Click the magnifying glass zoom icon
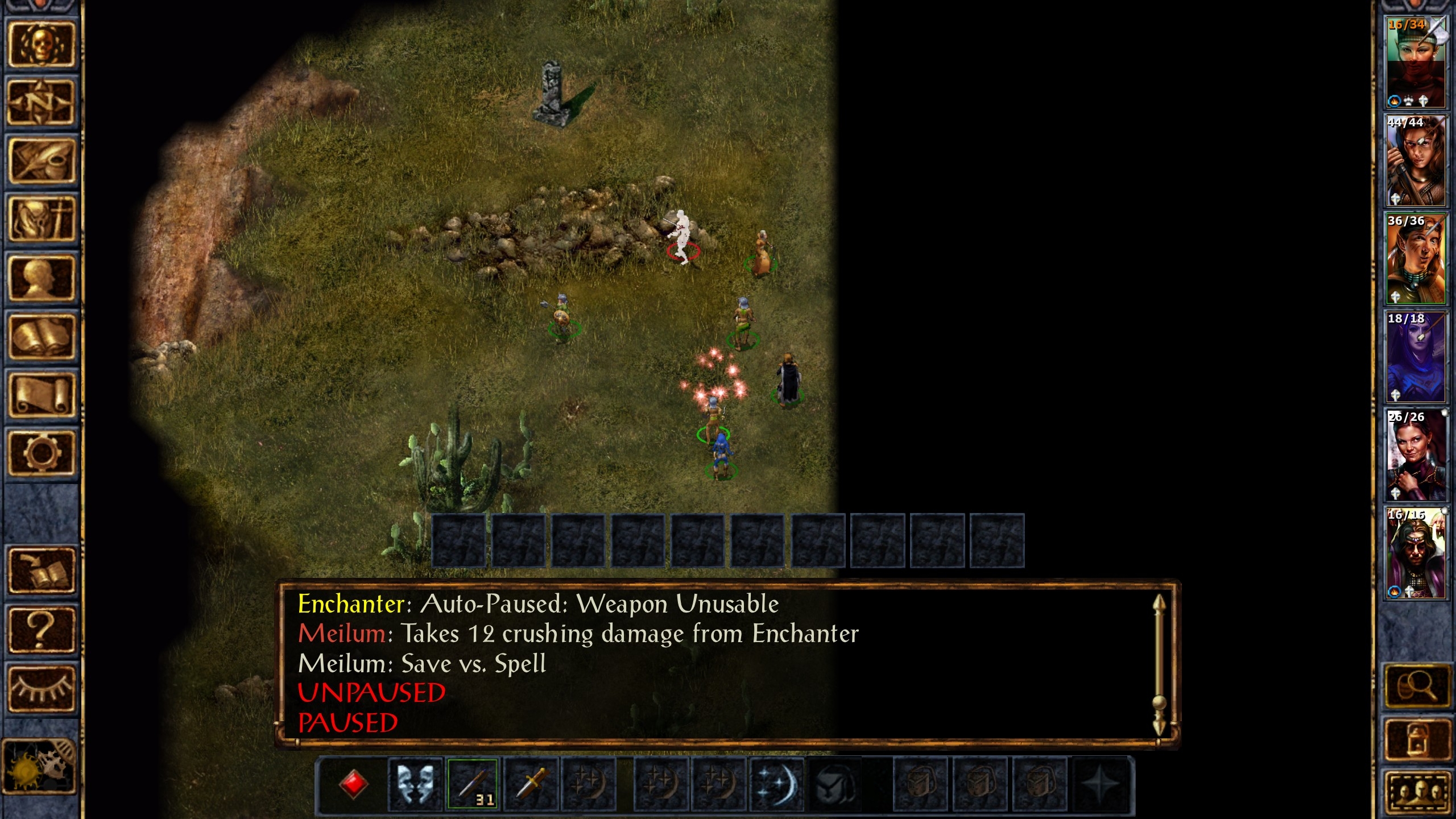Screen dimensions: 1456x819 1418,686
